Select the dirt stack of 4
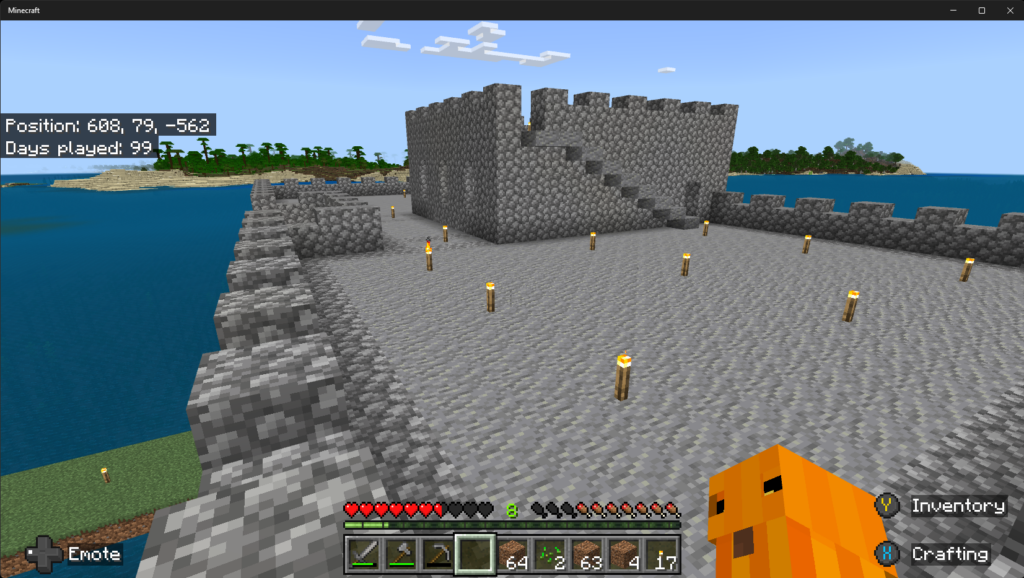 624,554
